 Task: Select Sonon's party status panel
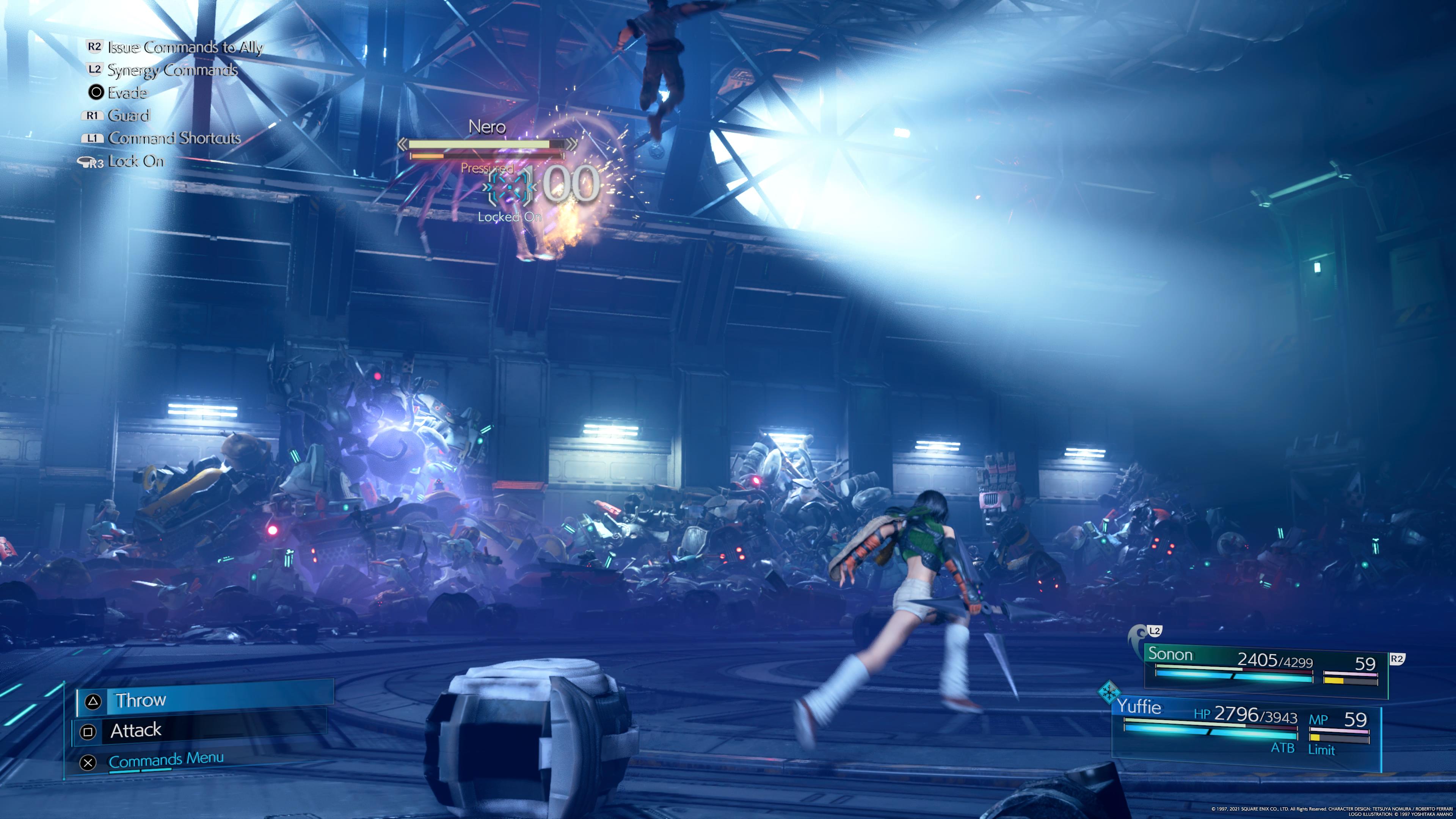coord(1265,668)
